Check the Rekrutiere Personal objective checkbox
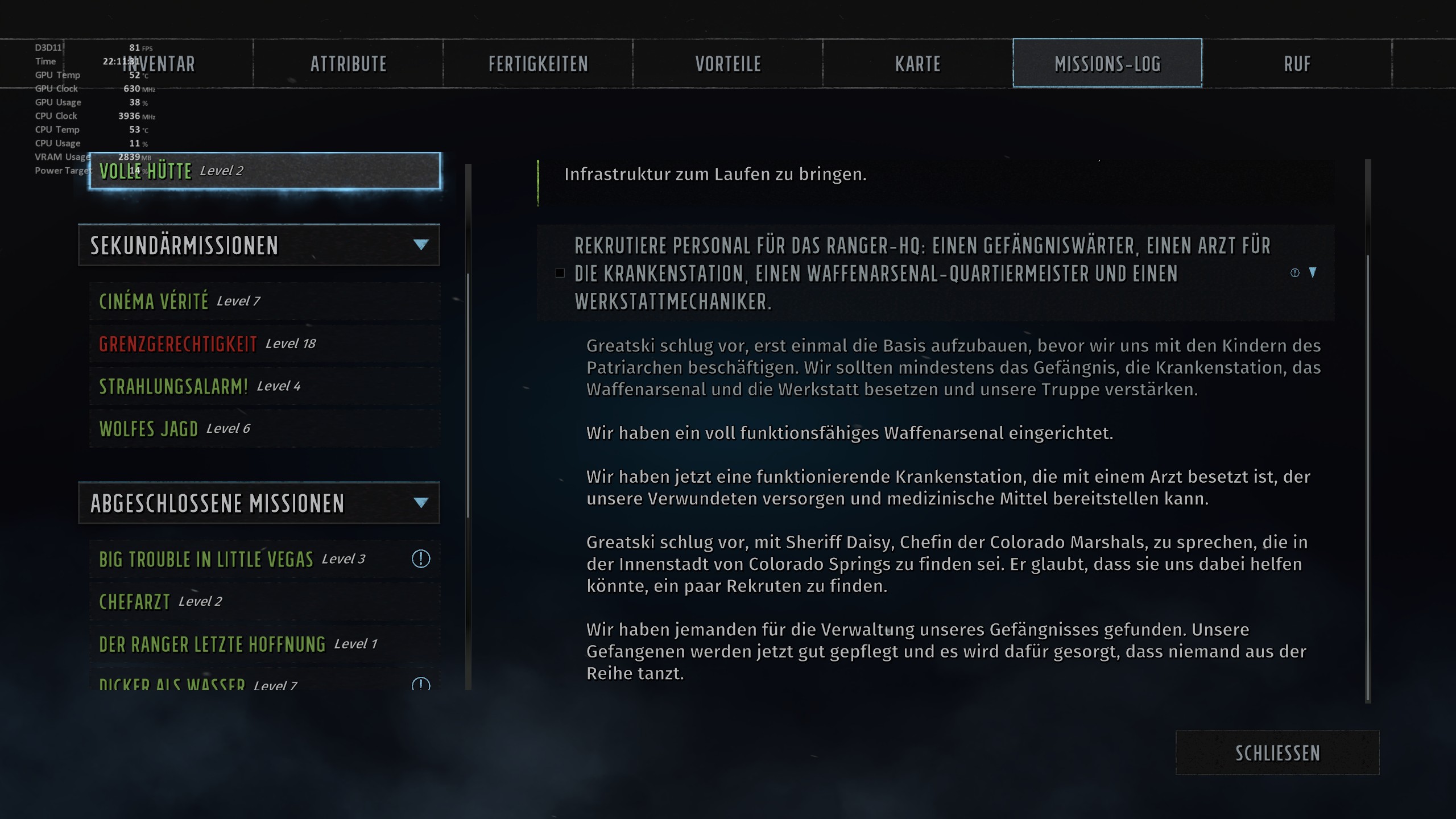Viewport: 1456px width, 819px height. (x=560, y=272)
